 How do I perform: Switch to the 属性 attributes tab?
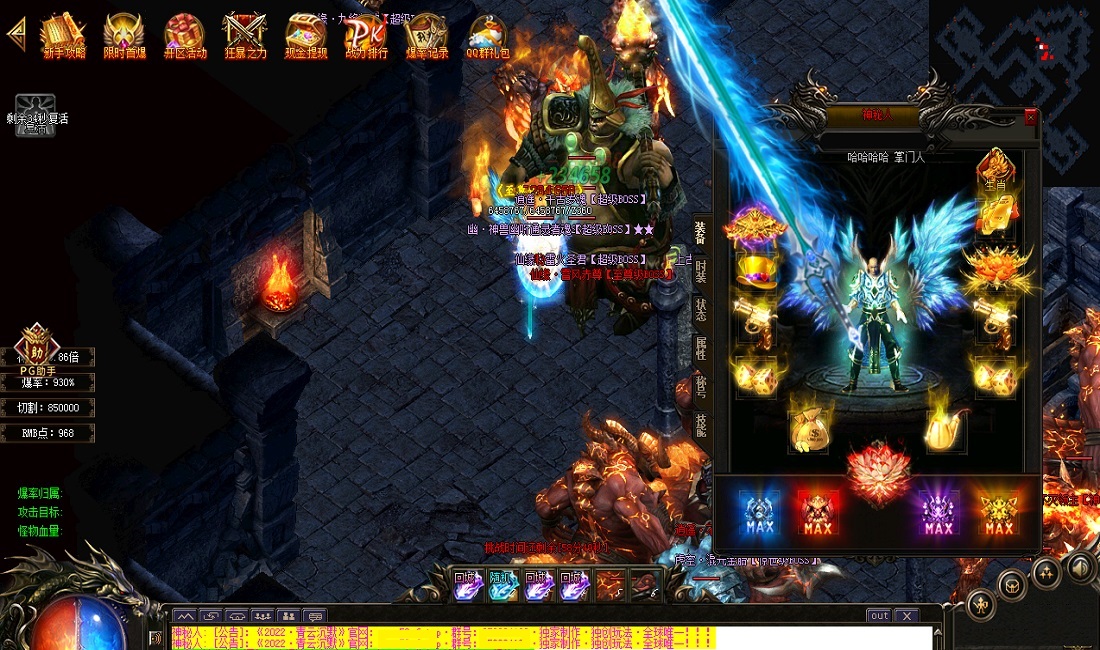pos(701,348)
